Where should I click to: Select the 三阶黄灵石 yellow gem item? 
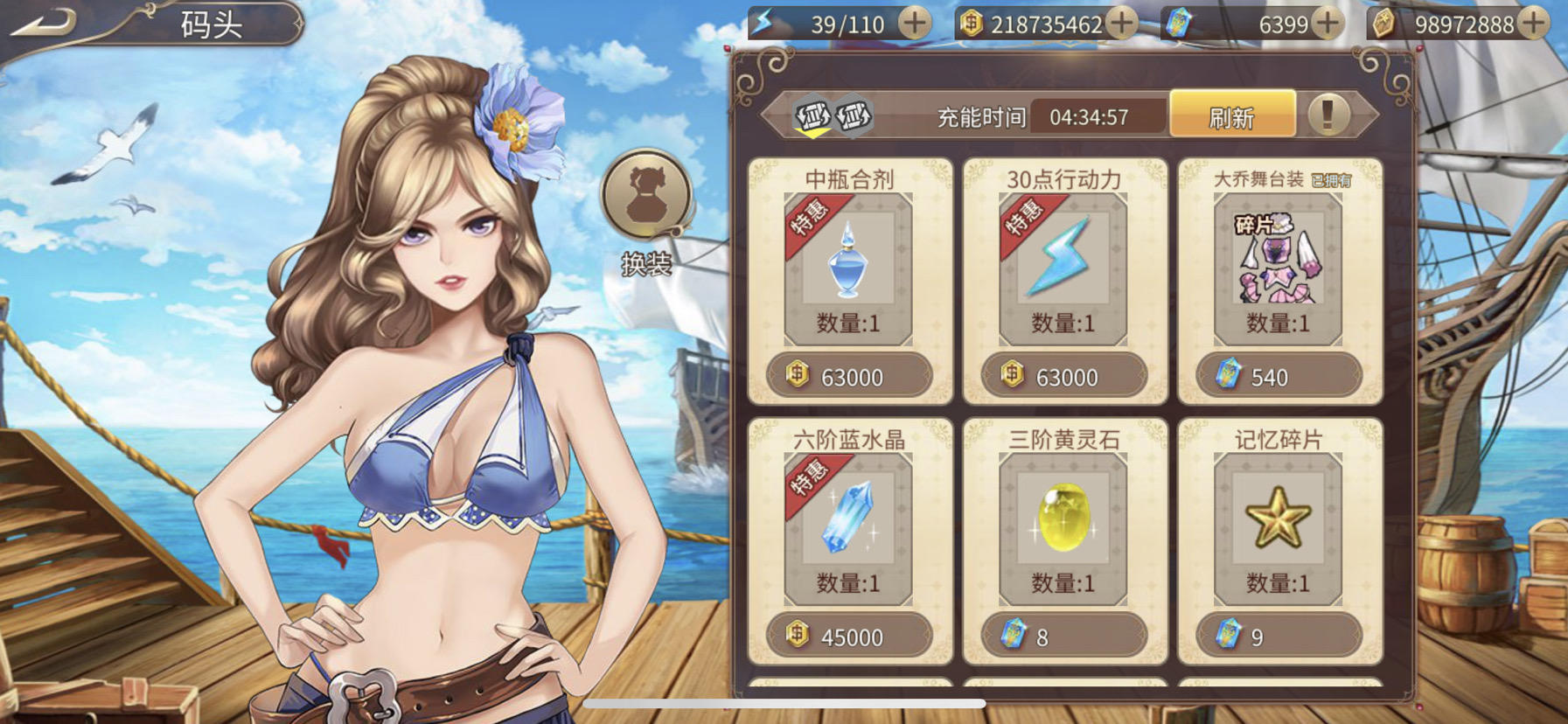pos(1063,525)
